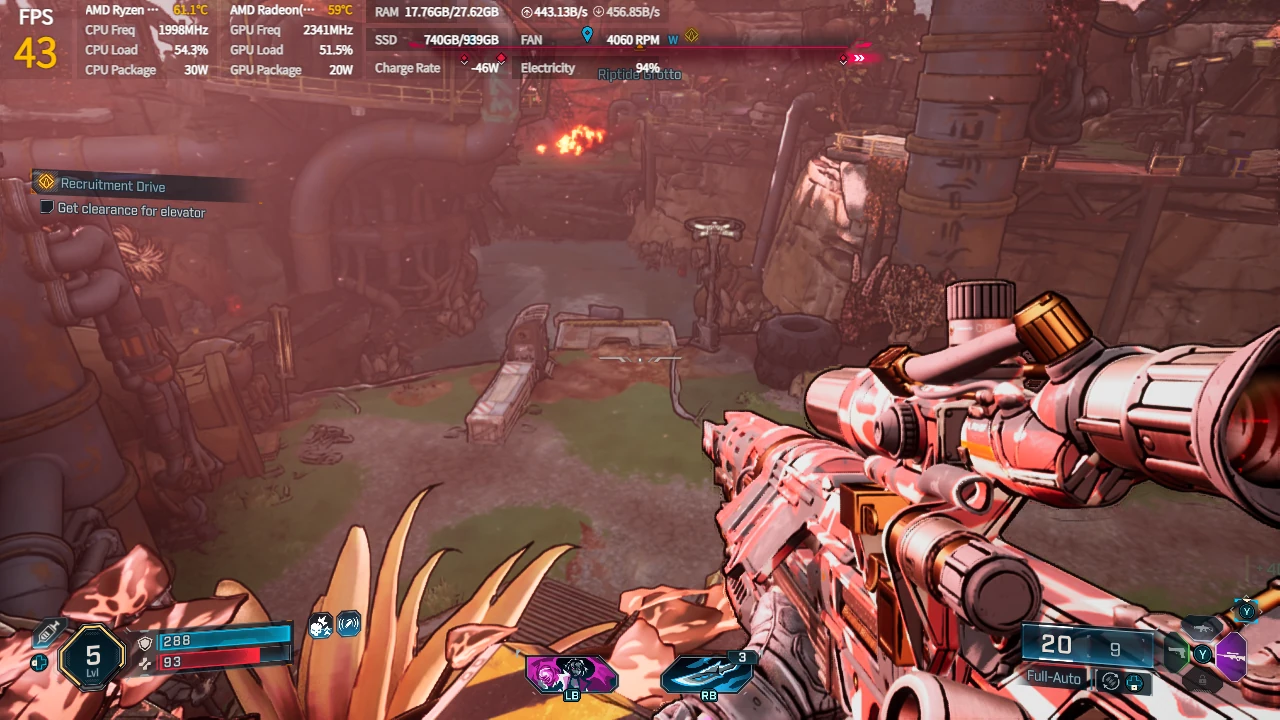Select the green pistol weapon slot

click(1177, 652)
